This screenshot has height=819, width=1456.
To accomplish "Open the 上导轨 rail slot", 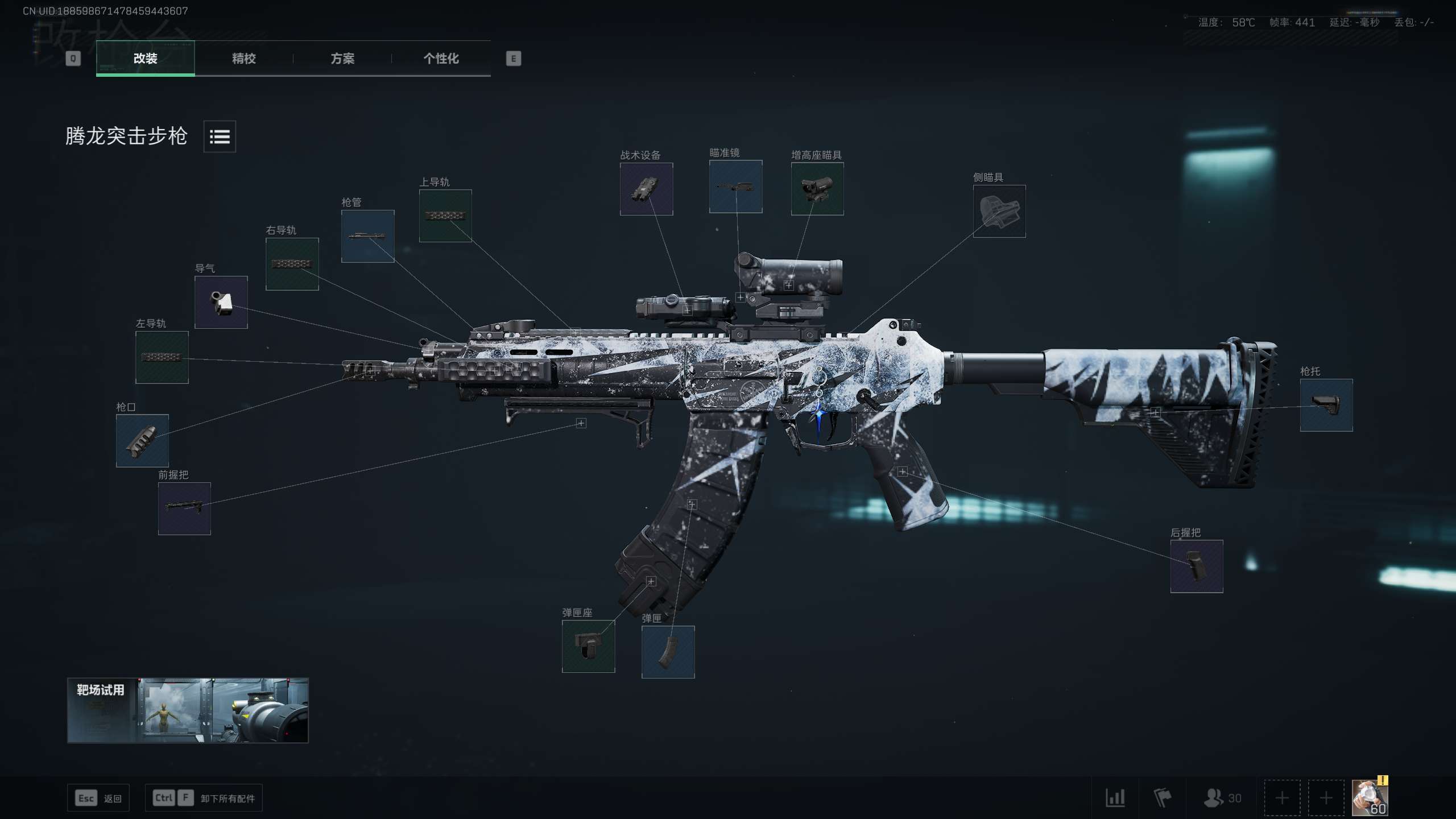I will [445, 216].
